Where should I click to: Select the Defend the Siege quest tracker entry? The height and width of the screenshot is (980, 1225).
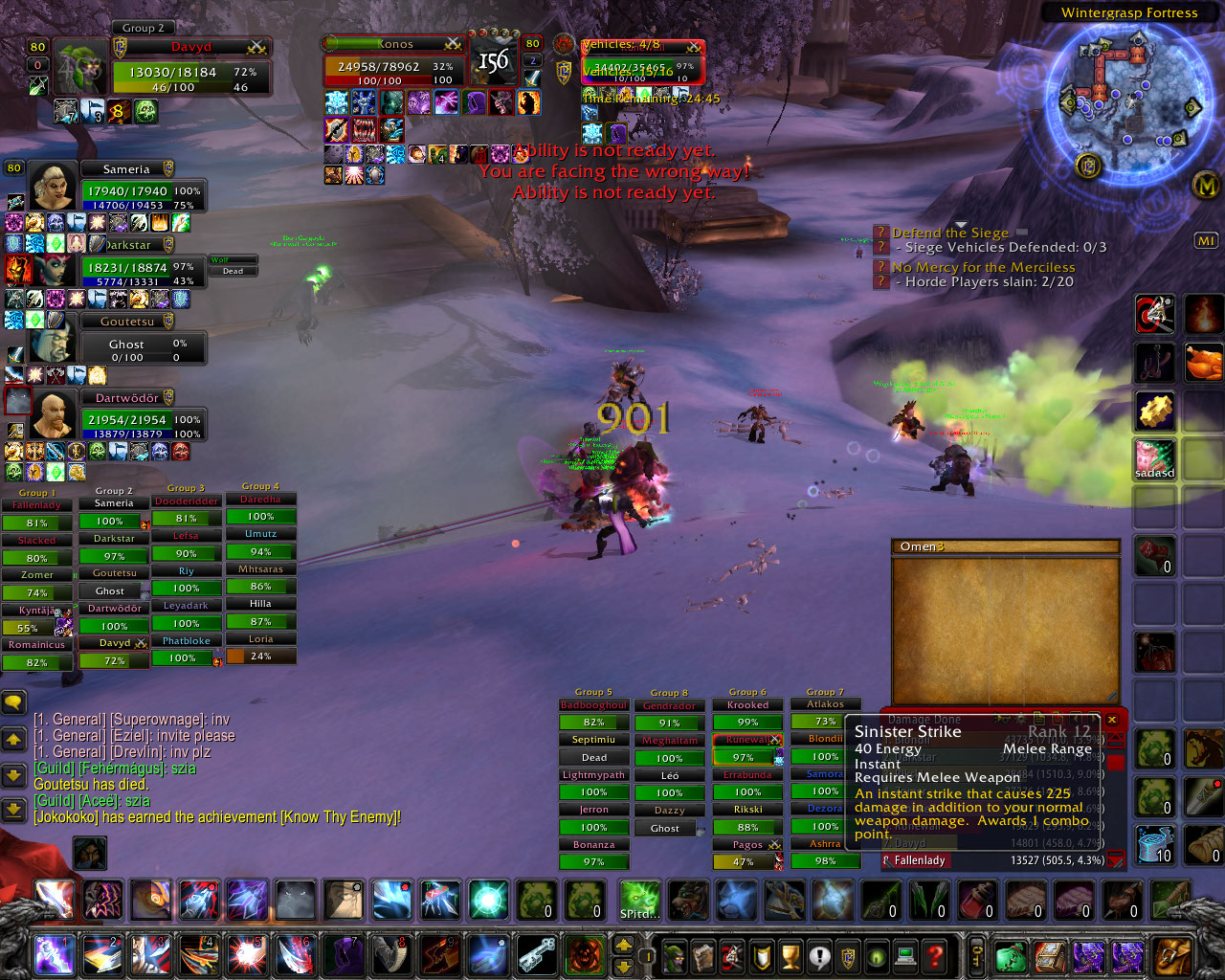click(x=949, y=233)
